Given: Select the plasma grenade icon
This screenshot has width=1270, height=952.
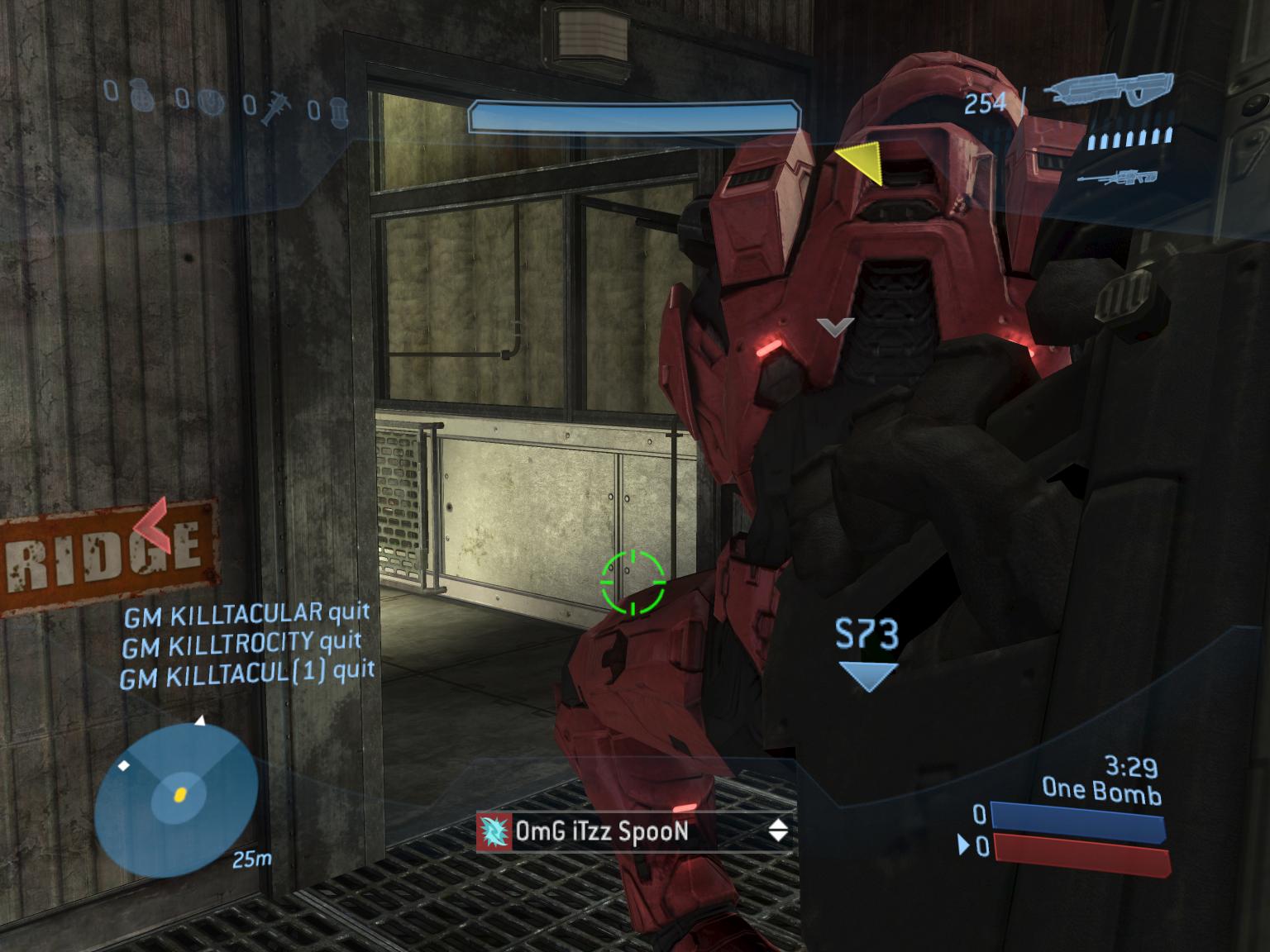Looking at the screenshot, I should [212, 102].
